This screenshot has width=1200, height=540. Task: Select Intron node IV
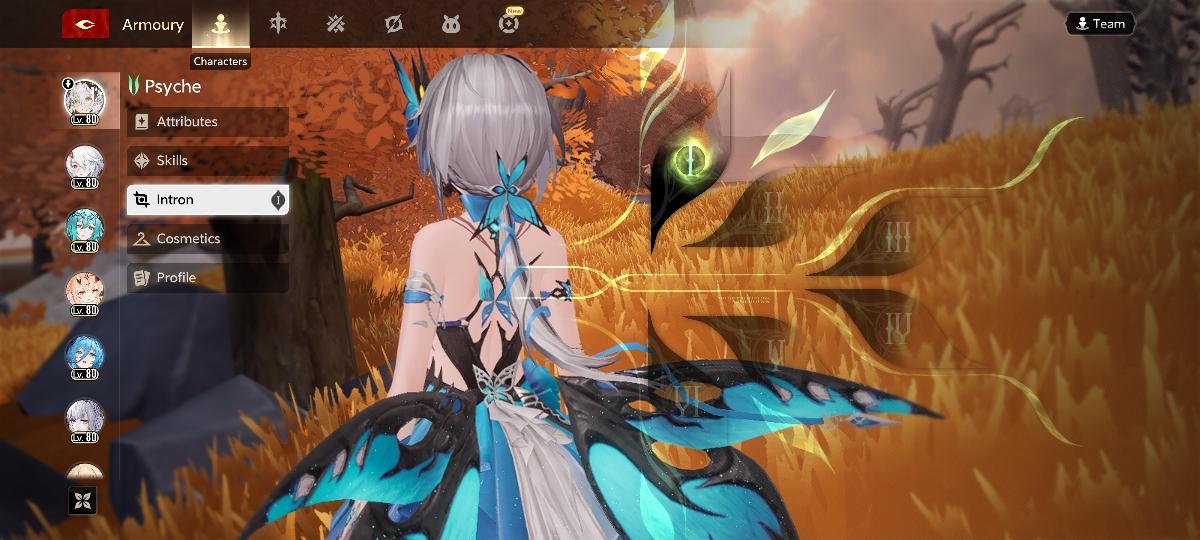point(899,328)
